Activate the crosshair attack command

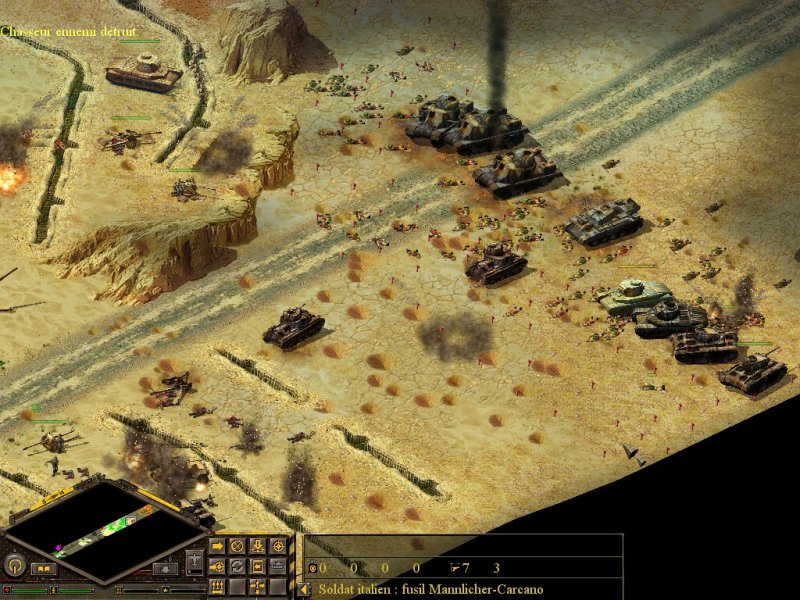pos(277,547)
